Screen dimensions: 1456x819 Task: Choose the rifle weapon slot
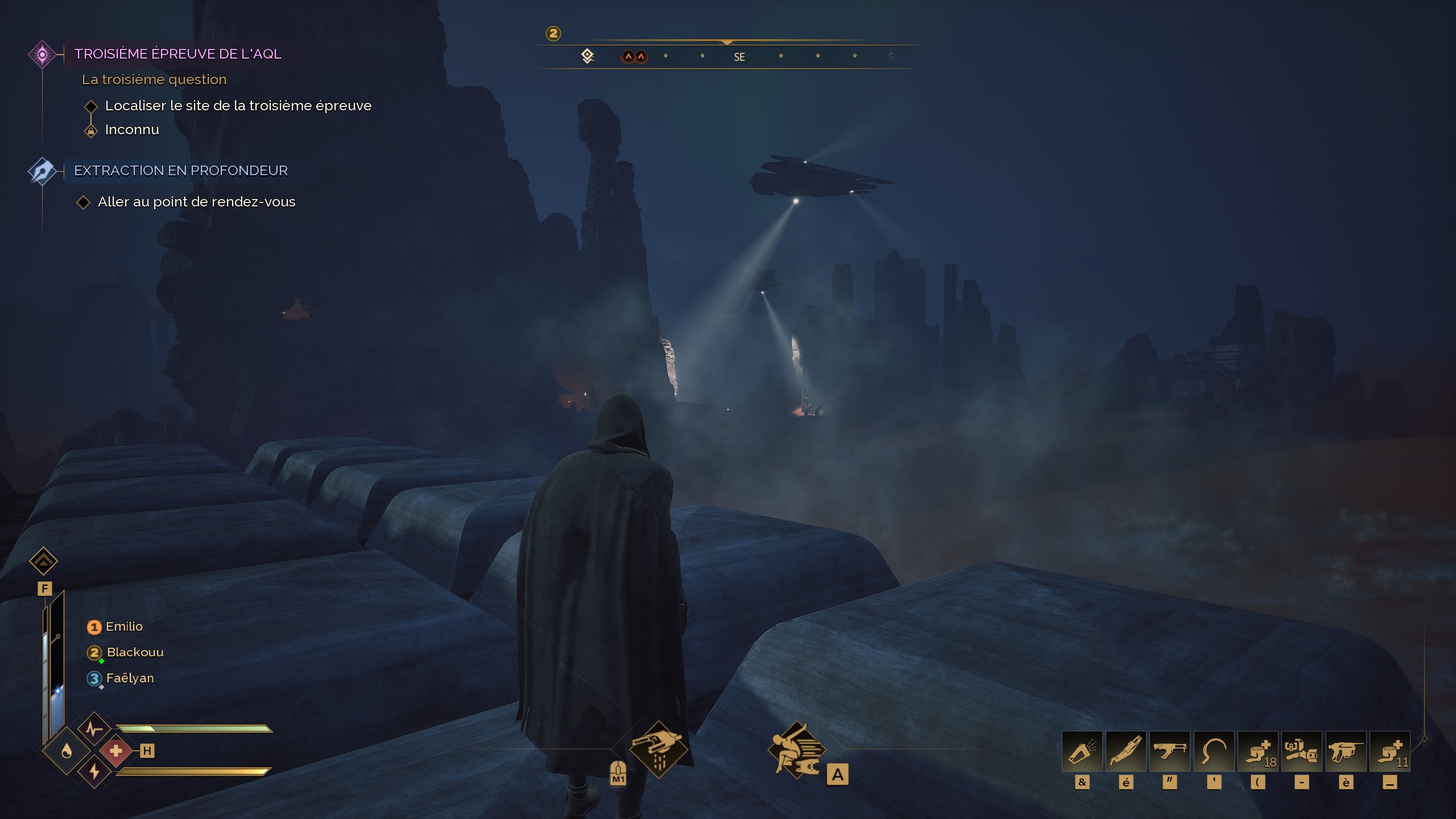[x=1169, y=751]
